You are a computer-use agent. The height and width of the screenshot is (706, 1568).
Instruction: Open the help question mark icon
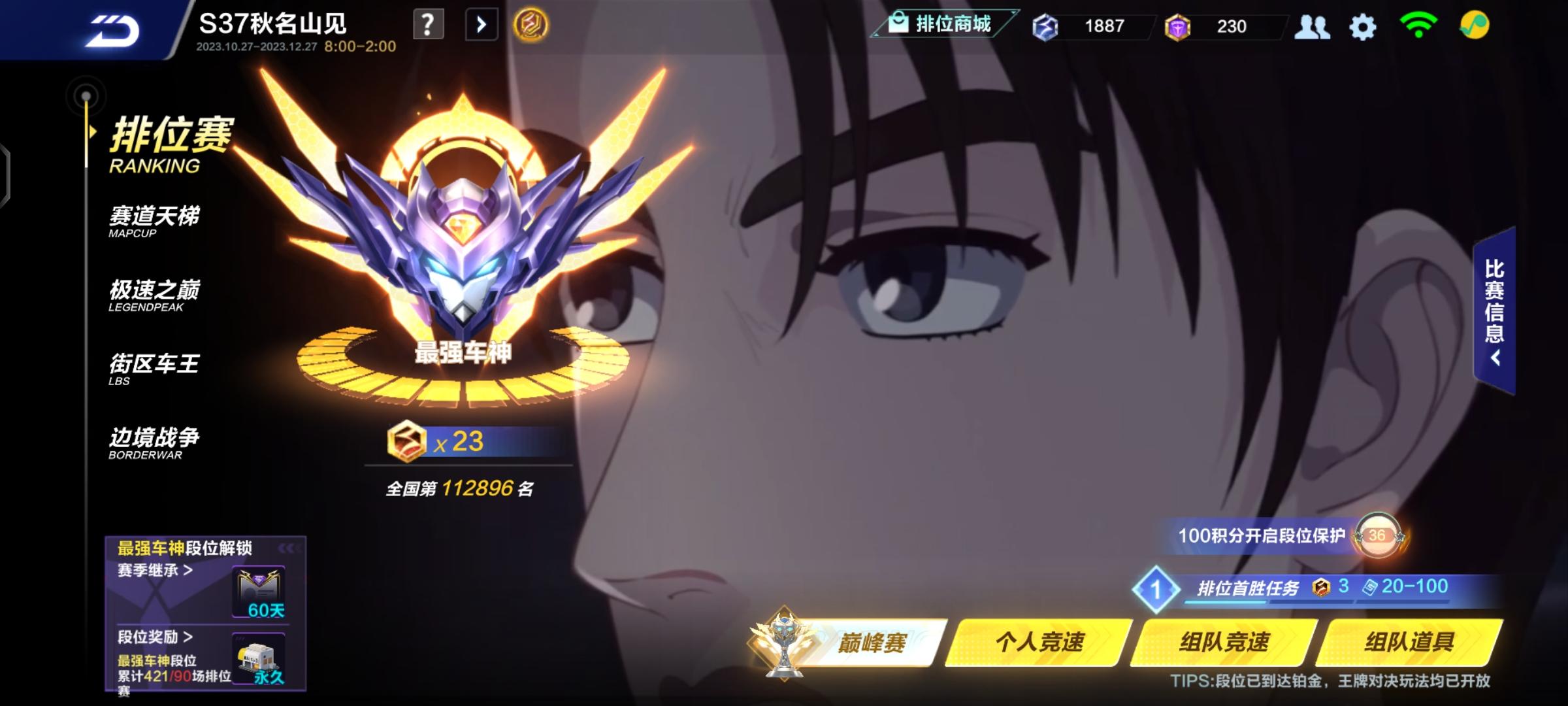[x=428, y=24]
